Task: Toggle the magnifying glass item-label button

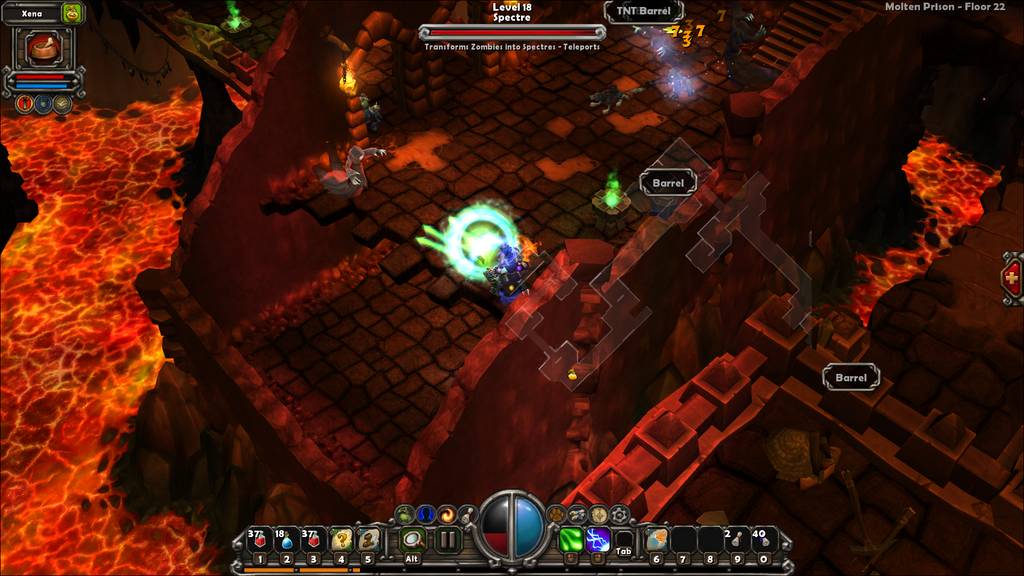Action: pos(412,540)
